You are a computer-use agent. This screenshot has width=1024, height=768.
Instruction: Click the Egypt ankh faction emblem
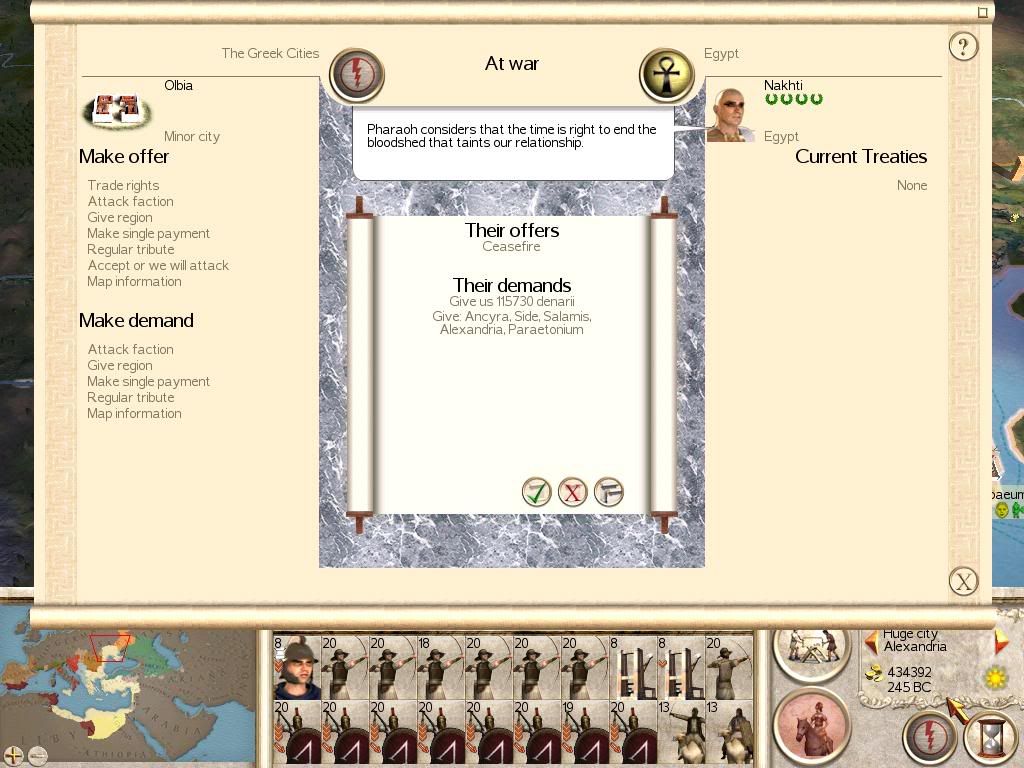click(667, 75)
